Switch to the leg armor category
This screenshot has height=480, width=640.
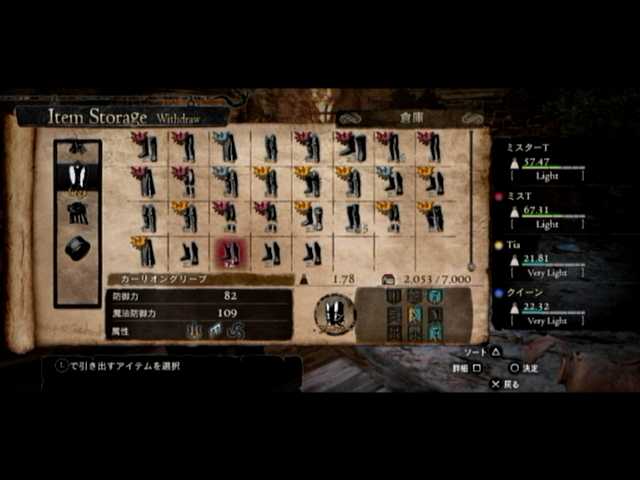pyautogui.click(x=77, y=177)
